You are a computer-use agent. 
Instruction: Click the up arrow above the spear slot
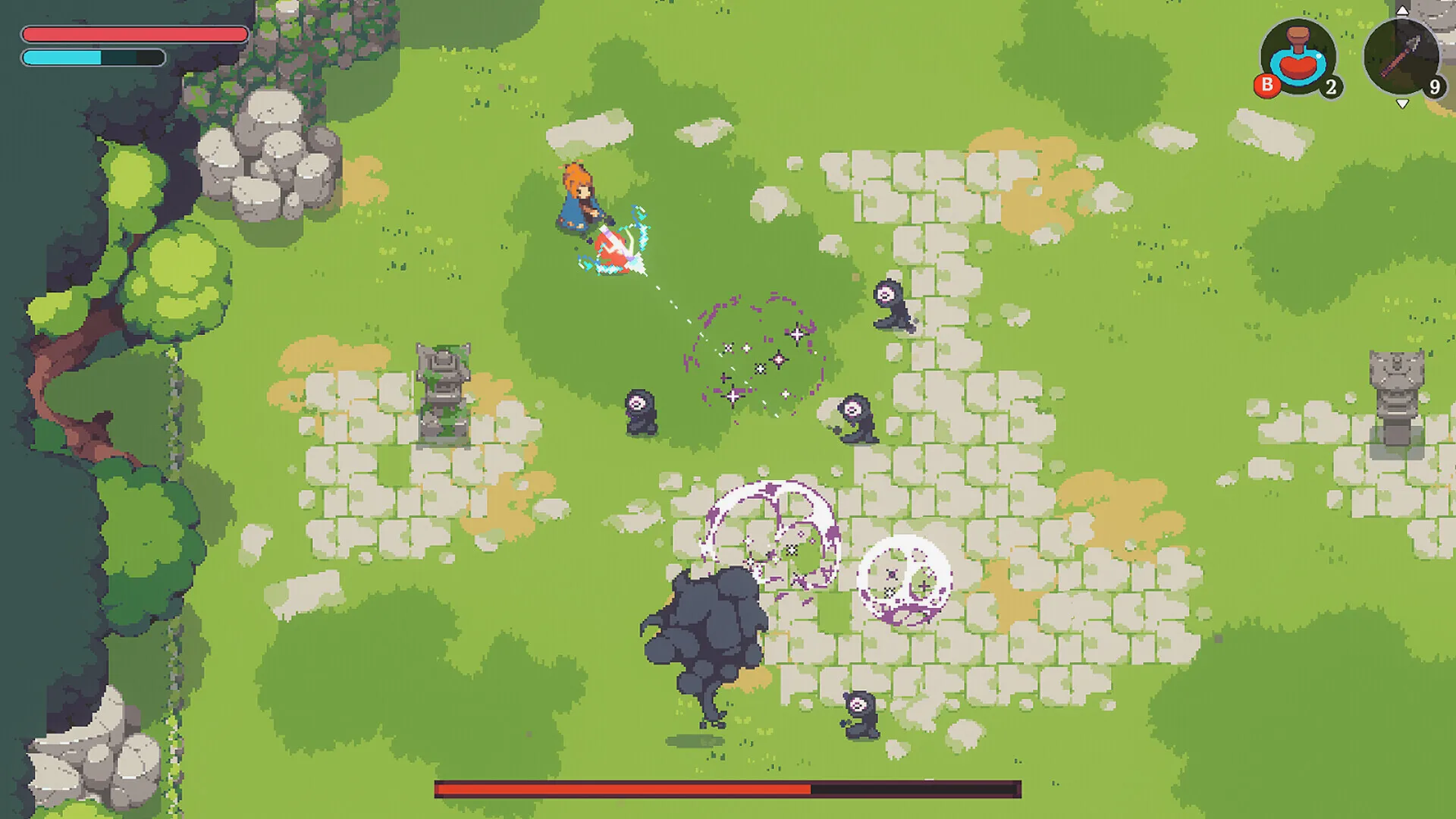(x=1402, y=11)
